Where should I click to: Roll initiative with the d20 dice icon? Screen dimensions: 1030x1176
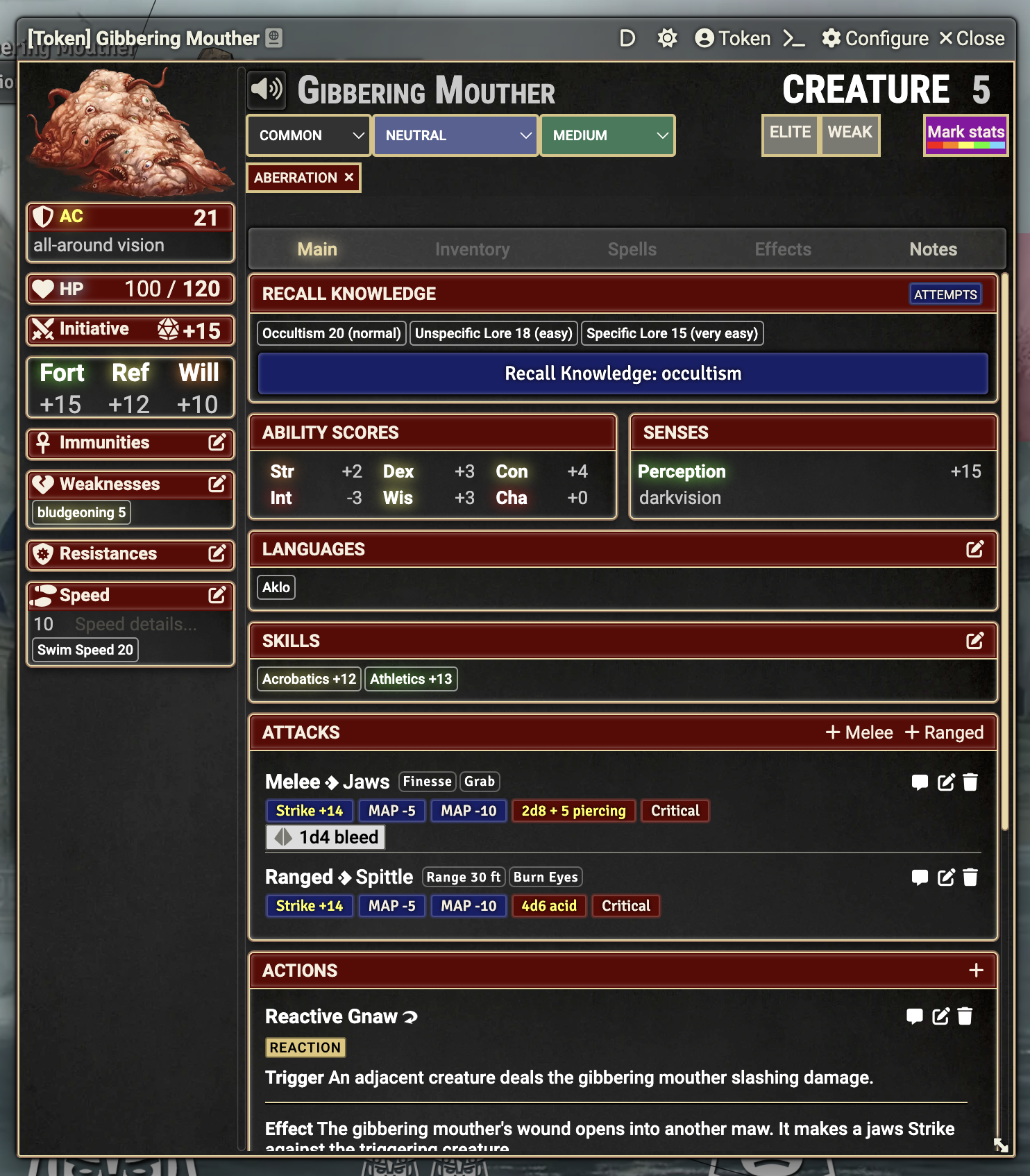(x=169, y=330)
